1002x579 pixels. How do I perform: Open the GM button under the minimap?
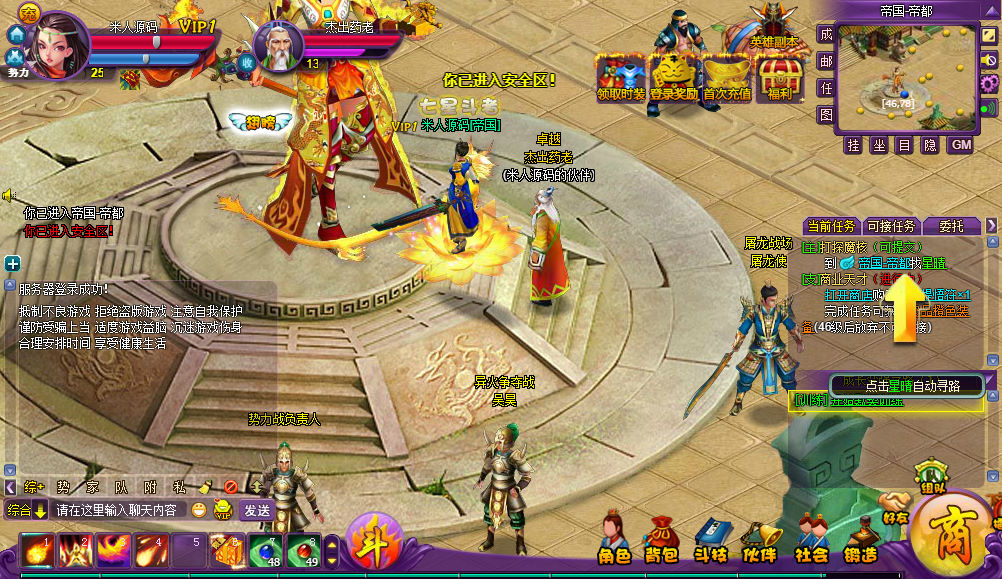(959, 145)
